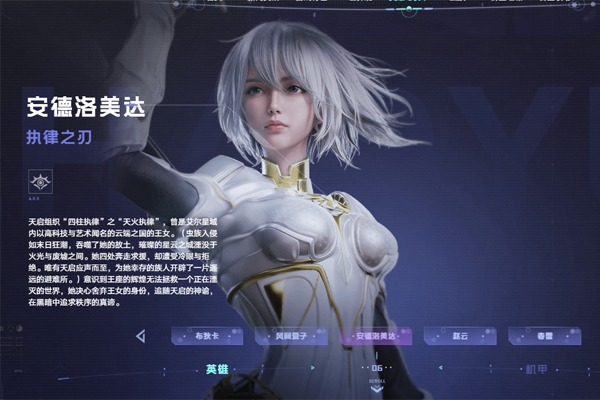
Task: Click the left arrow beside the hero list
Action: coord(141,336)
